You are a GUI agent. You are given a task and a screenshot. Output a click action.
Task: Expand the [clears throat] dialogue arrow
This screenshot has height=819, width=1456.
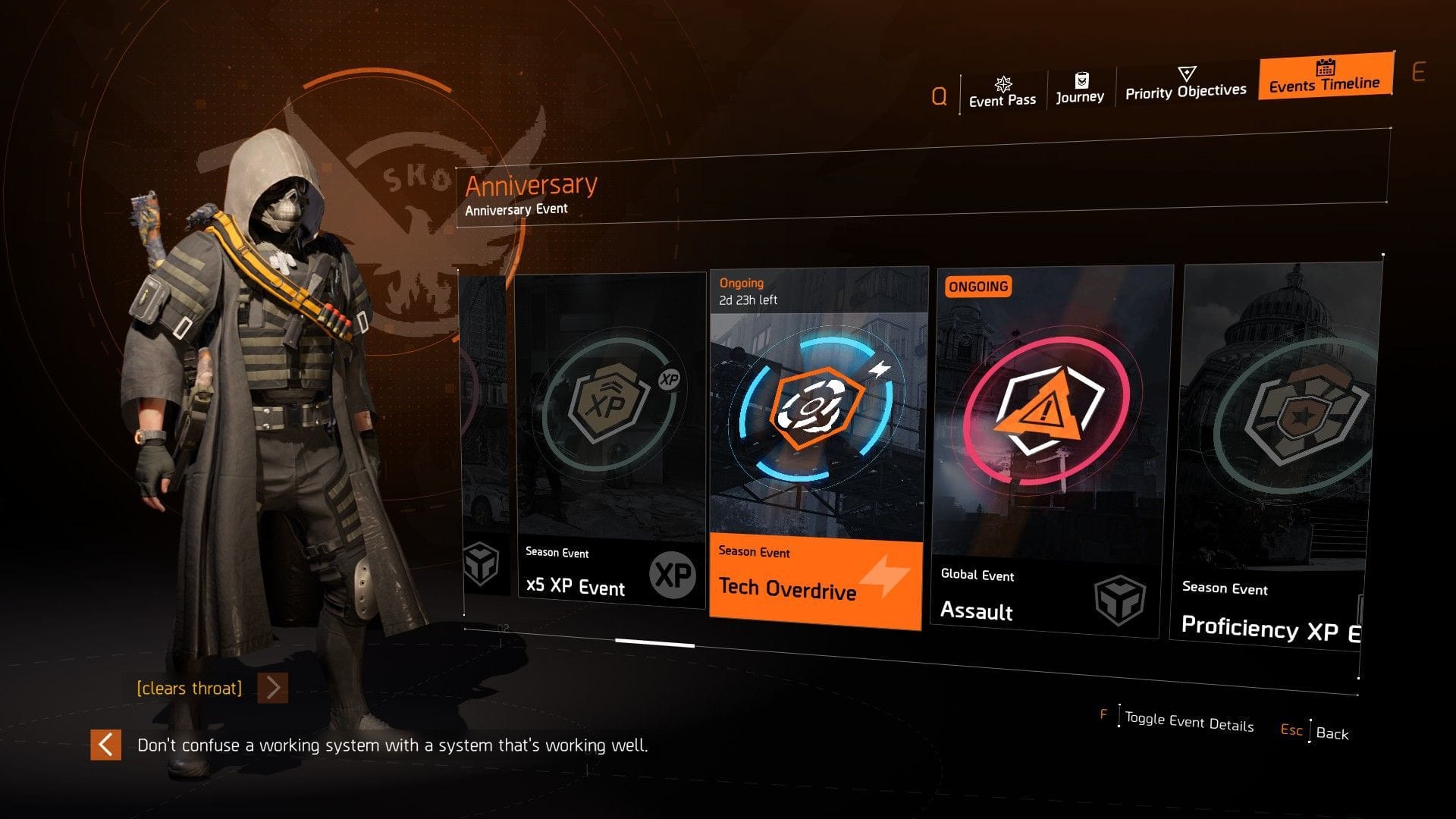coord(271,689)
